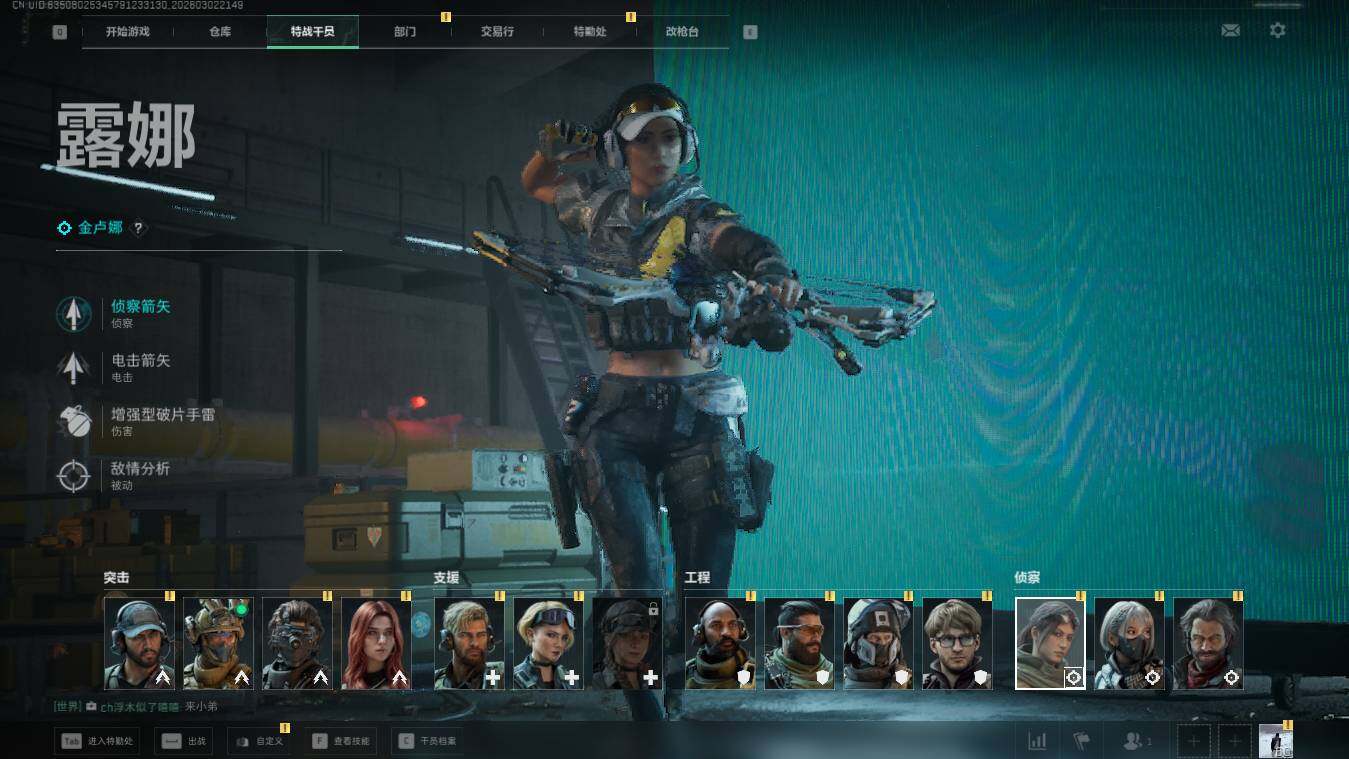Open the 干员档案 operator profile

(428, 741)
